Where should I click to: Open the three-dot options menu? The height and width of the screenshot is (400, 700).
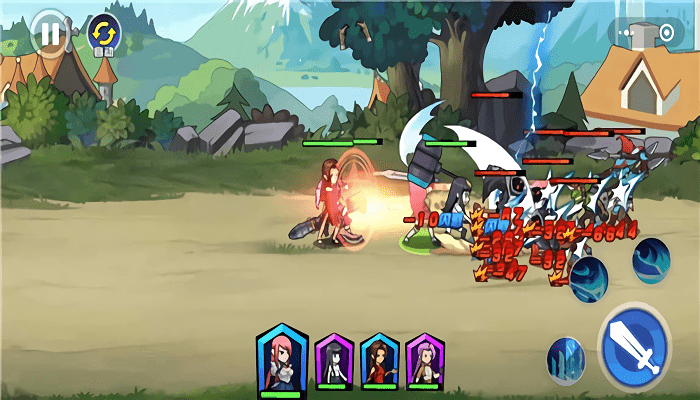click(x=628, y=32)
